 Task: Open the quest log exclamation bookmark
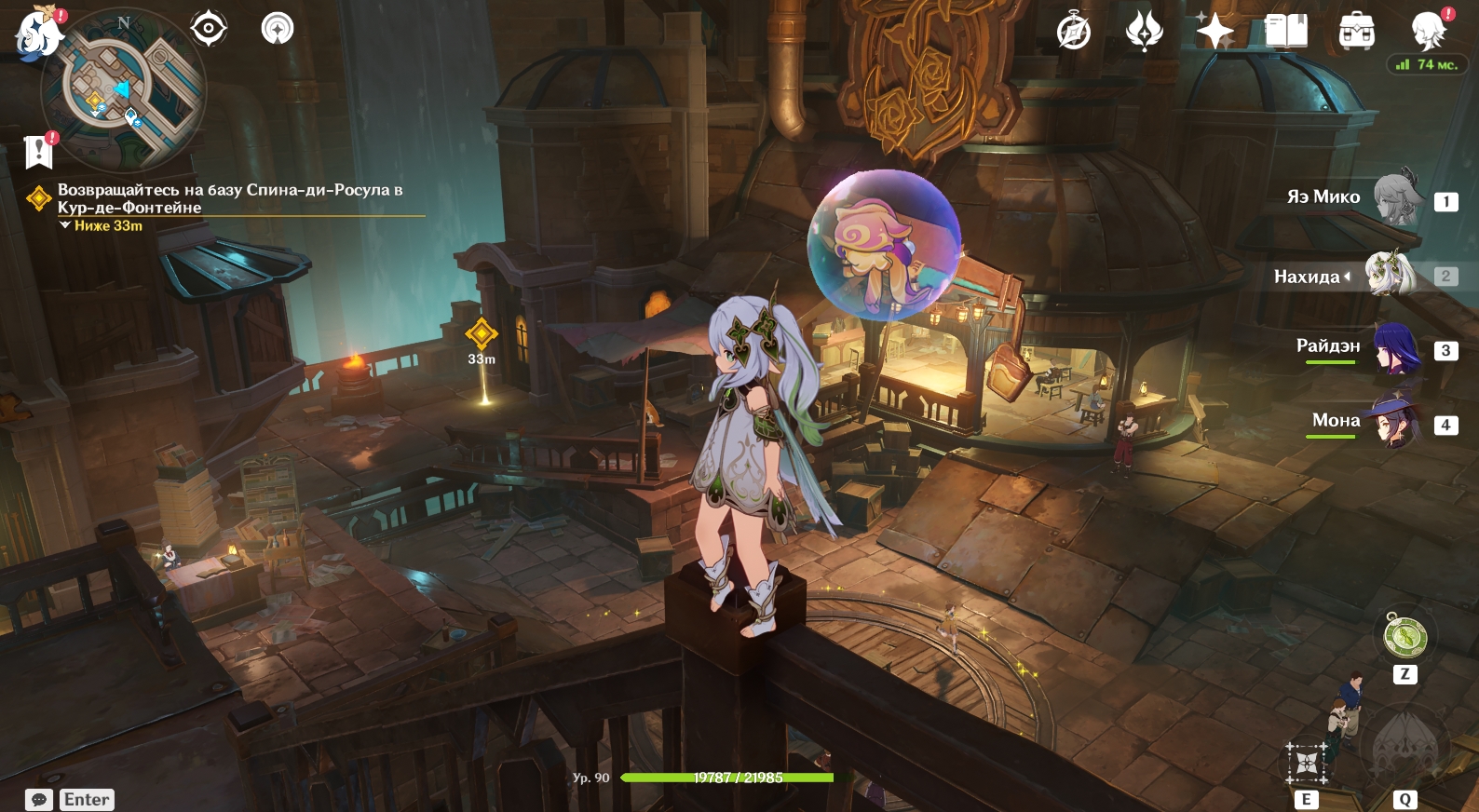(39, 151)
